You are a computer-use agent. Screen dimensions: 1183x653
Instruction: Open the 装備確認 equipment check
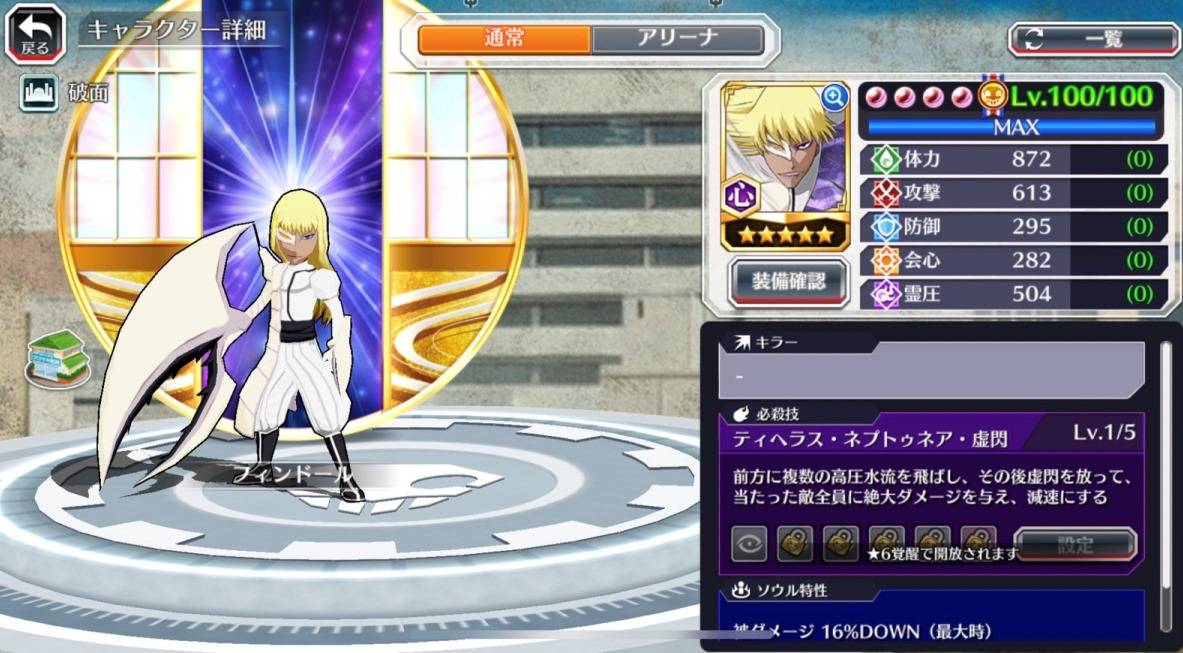pyautogui.click(x=789, y=281)
